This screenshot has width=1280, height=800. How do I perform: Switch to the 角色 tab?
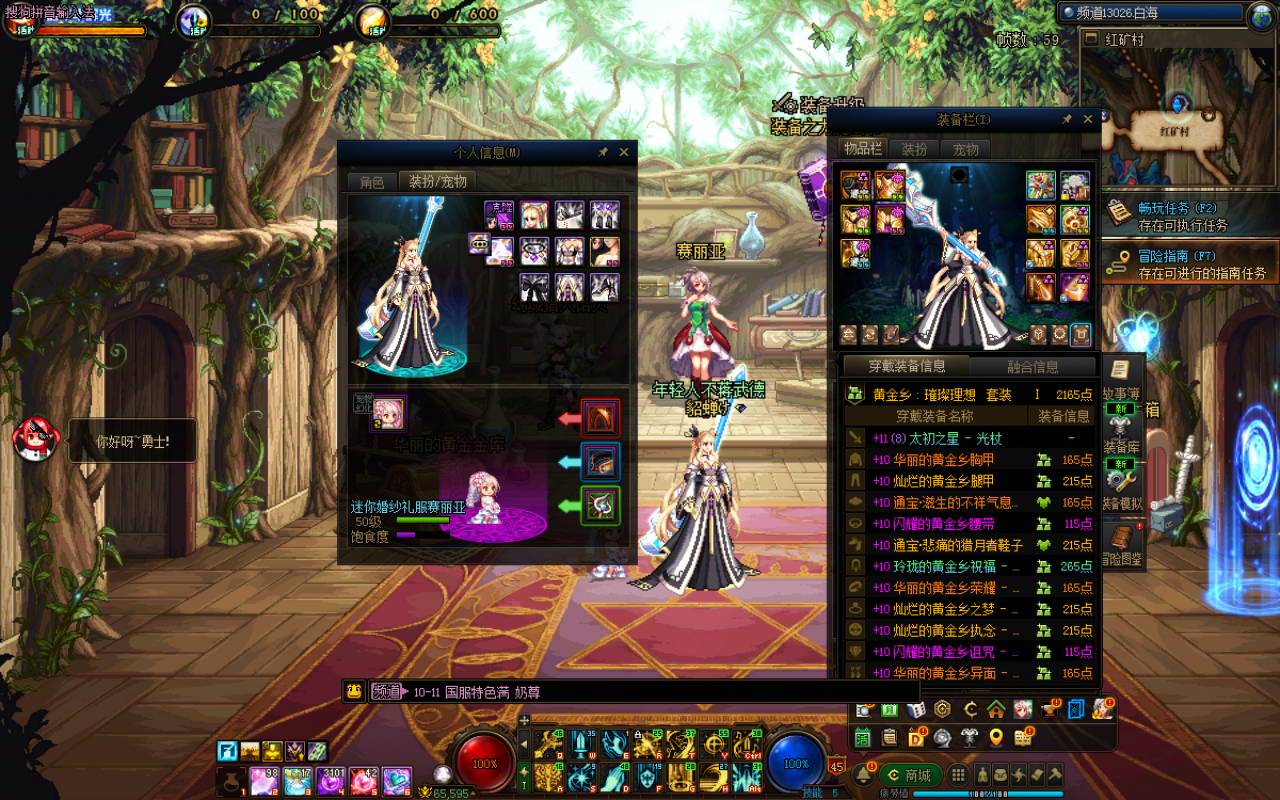coord(372,182)
